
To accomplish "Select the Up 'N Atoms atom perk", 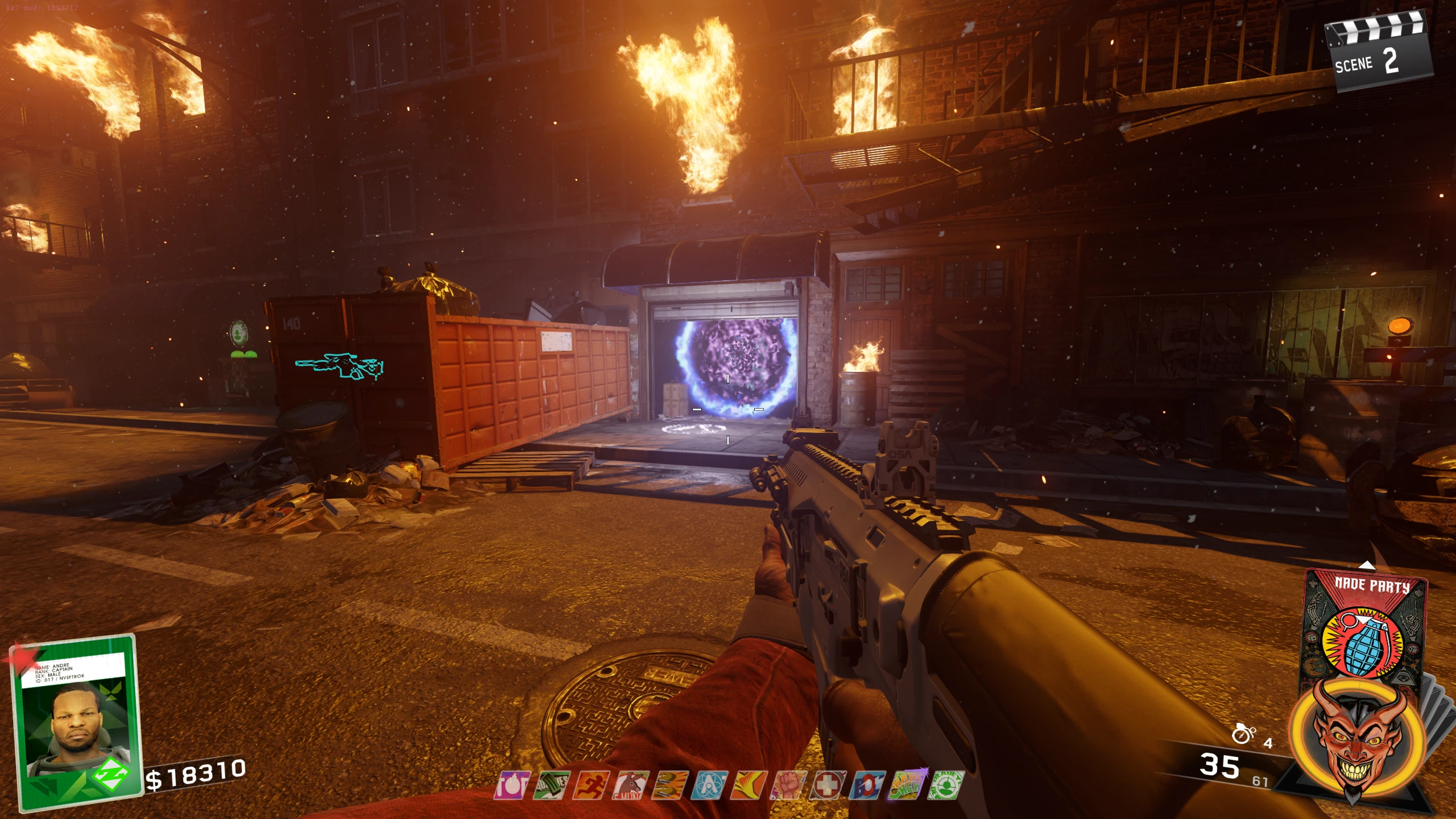I will coord(709,785).
